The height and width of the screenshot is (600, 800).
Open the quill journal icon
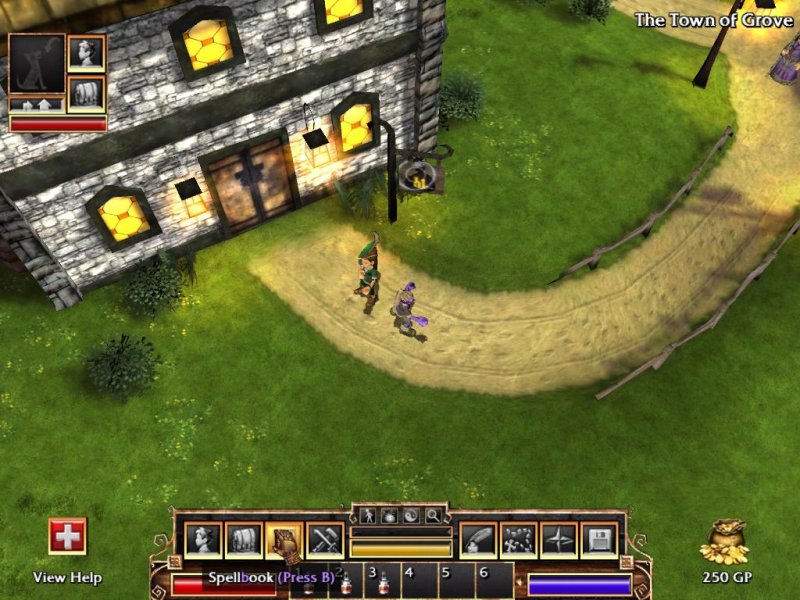478,541
